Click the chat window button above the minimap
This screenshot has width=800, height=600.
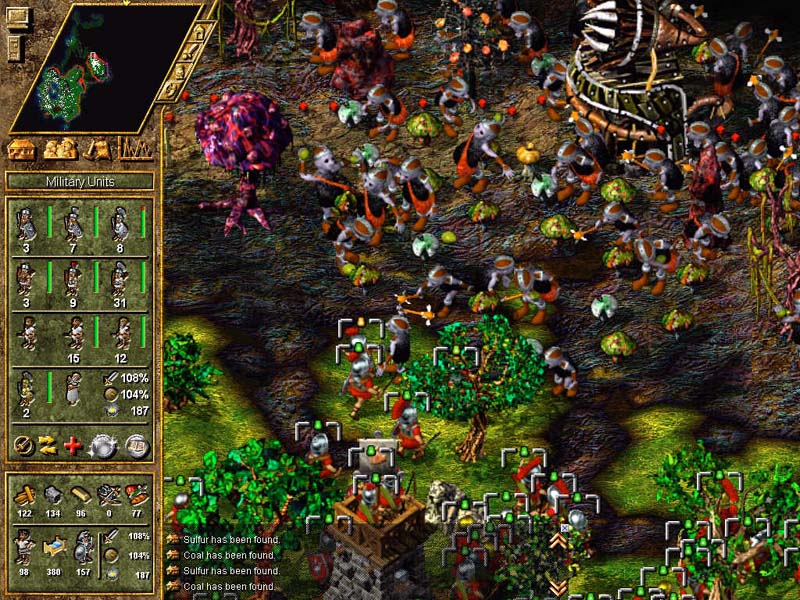click(x=16, y=15)
